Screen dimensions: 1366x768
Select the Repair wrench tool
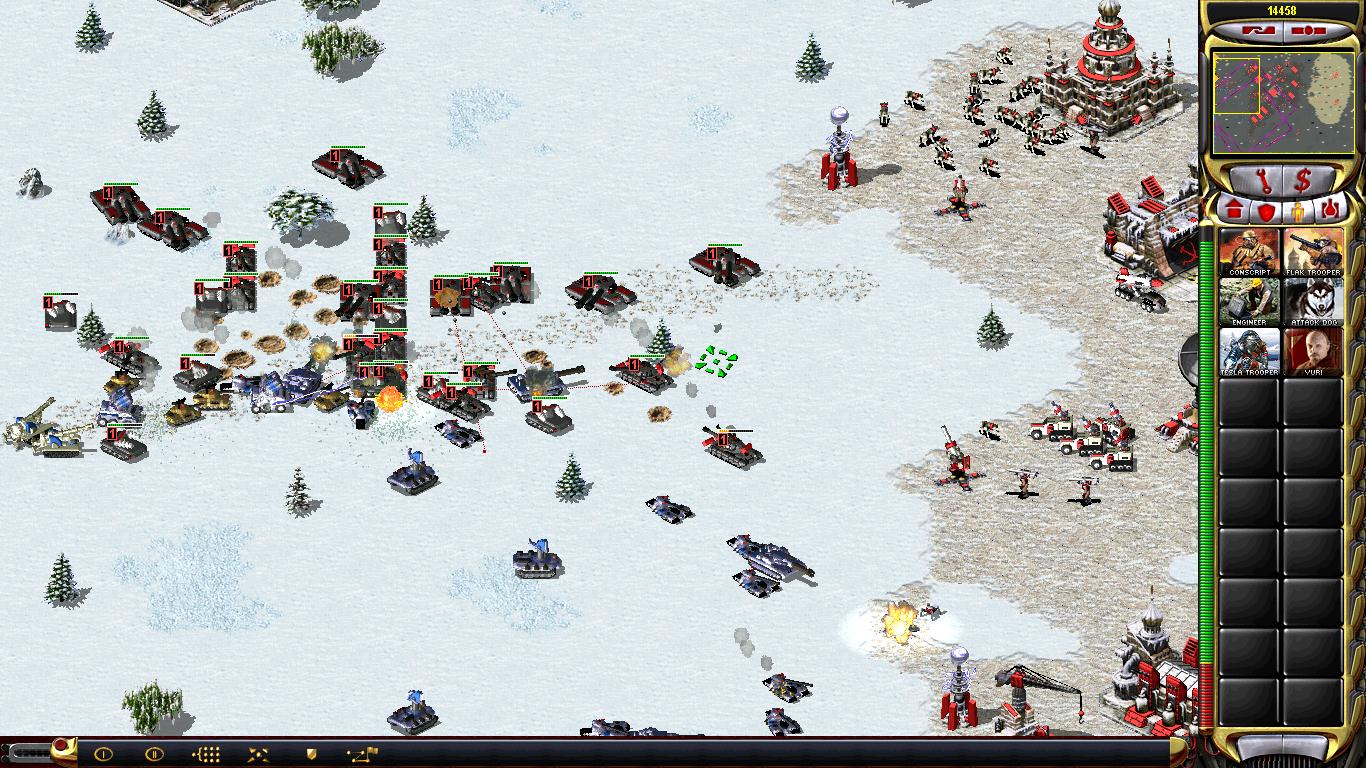(x=1263, y=180)
